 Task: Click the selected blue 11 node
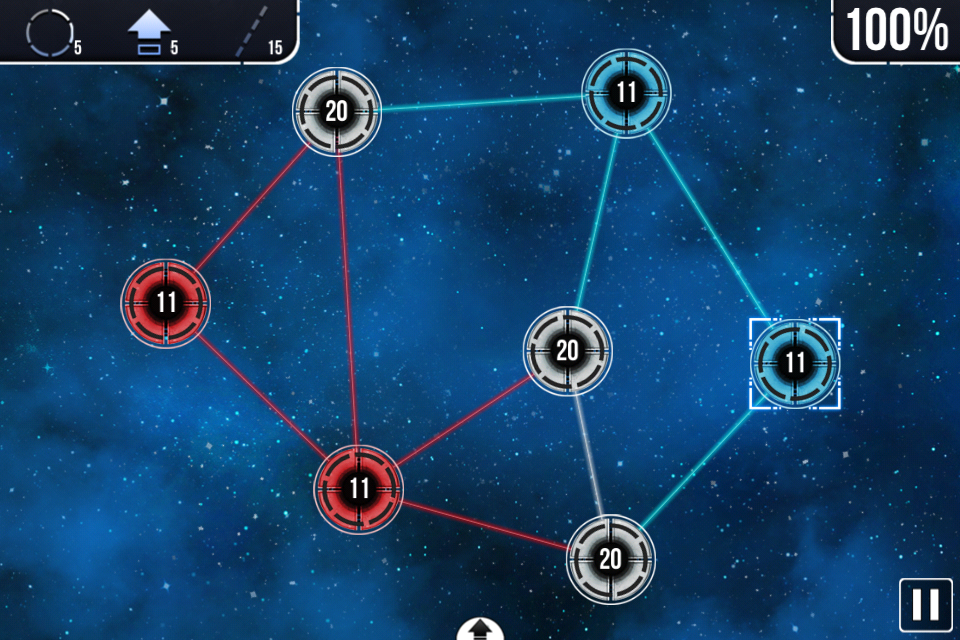[795, 363]
